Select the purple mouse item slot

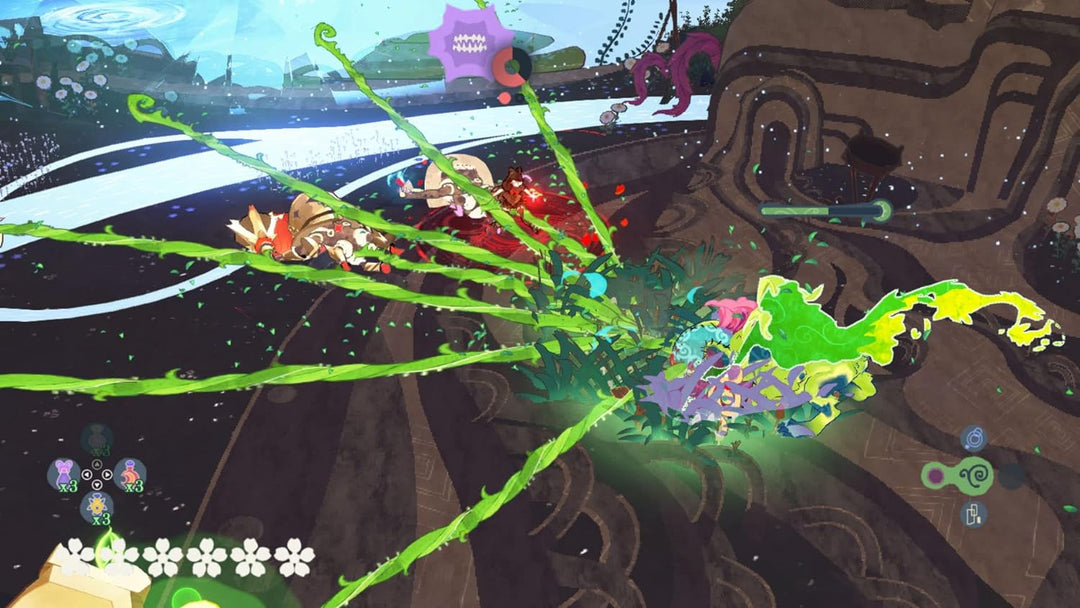click(63, 473)
